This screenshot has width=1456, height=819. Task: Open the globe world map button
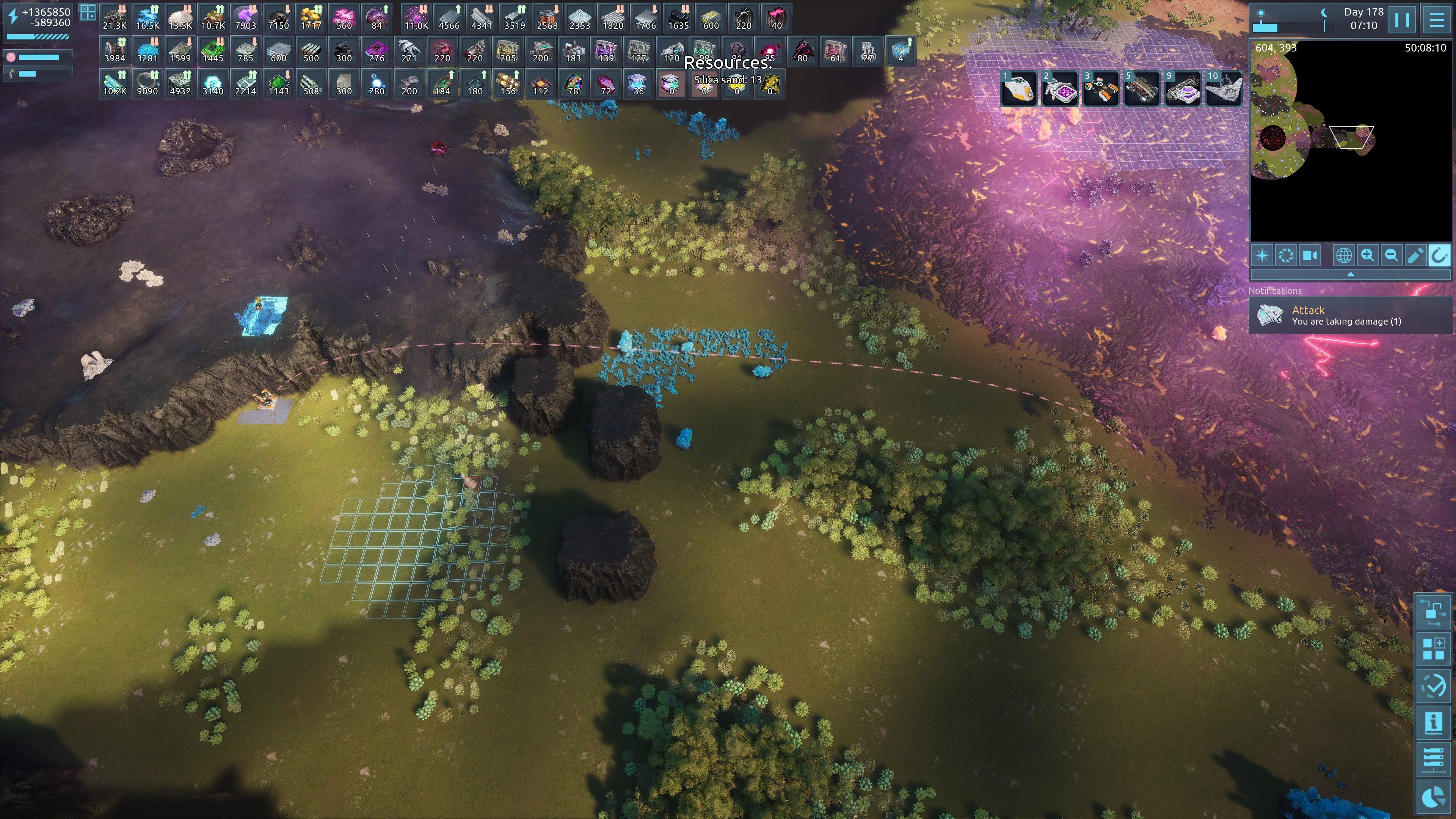click(1343, 256)
